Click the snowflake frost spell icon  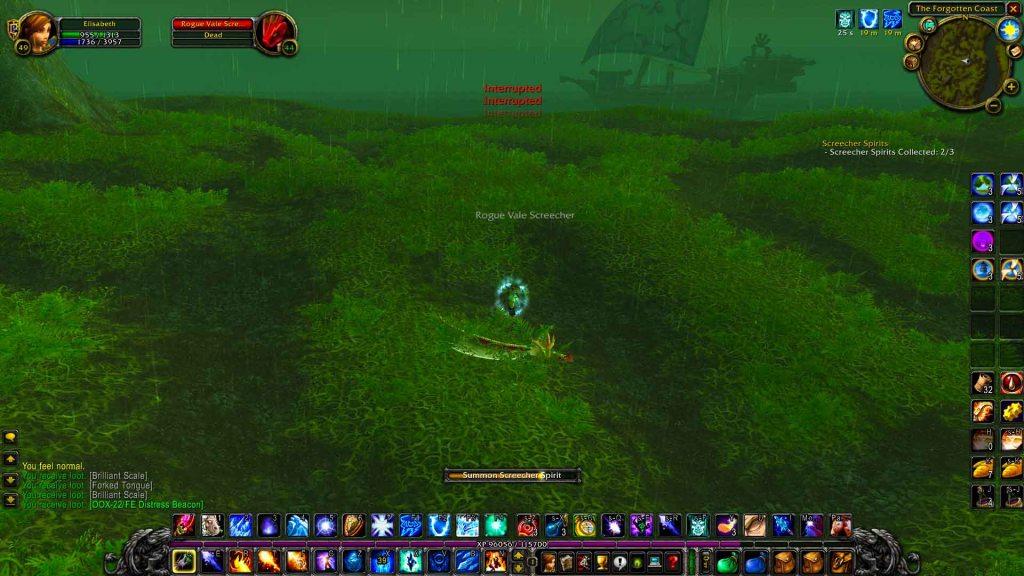coord(382,526)
